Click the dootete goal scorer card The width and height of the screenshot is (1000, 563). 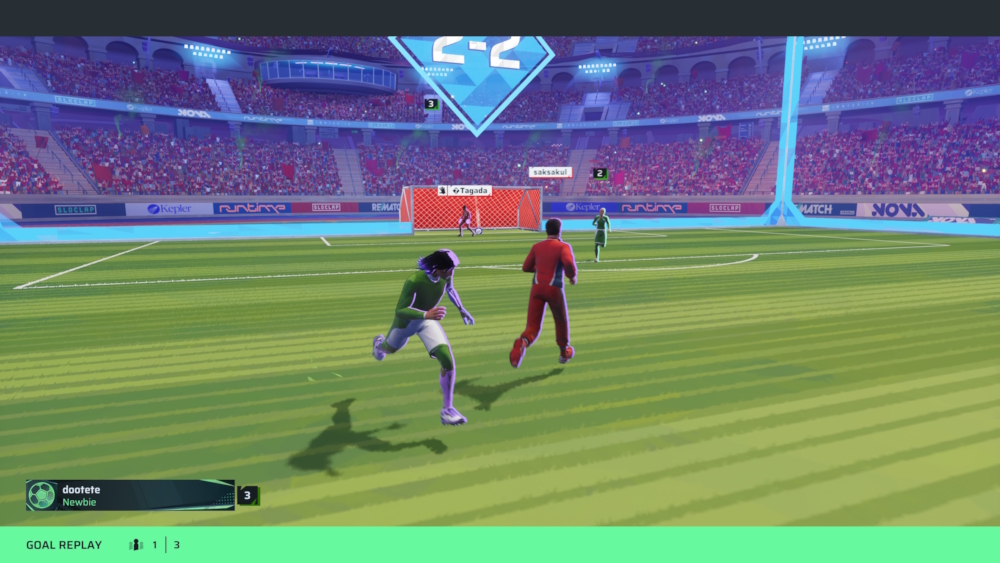pyautogui.click(x=130, y=495)
